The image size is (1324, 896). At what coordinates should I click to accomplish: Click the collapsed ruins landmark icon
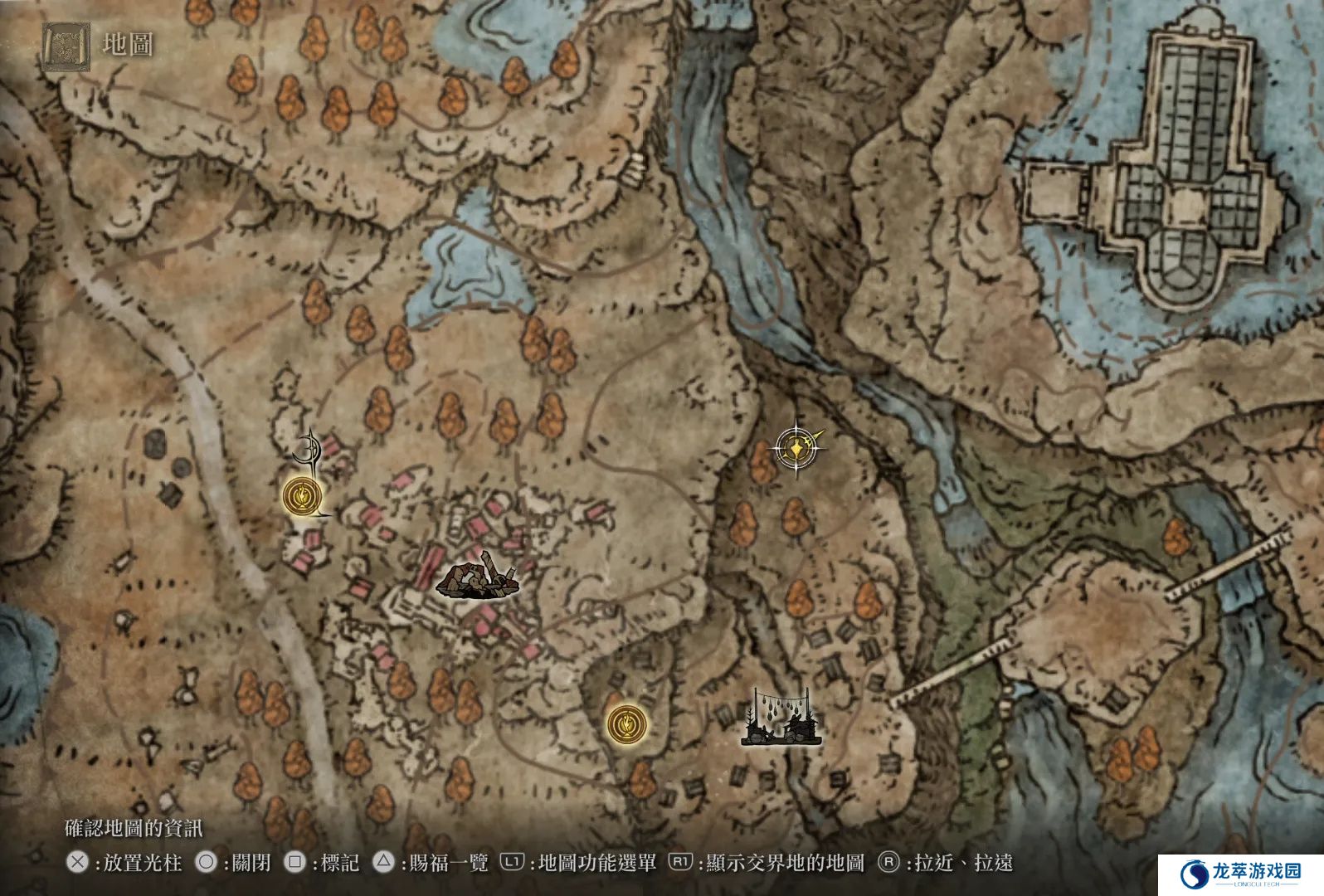[x=477, y=580]
